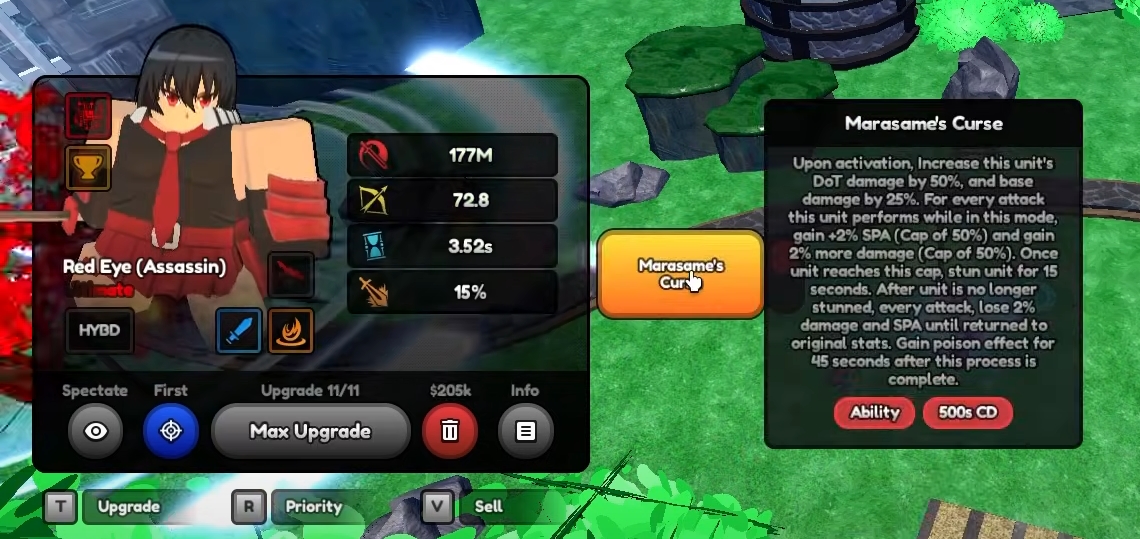Click the red passive icon above the trophy
This screenshot has width=1140, height=539.
coord(88,116)
